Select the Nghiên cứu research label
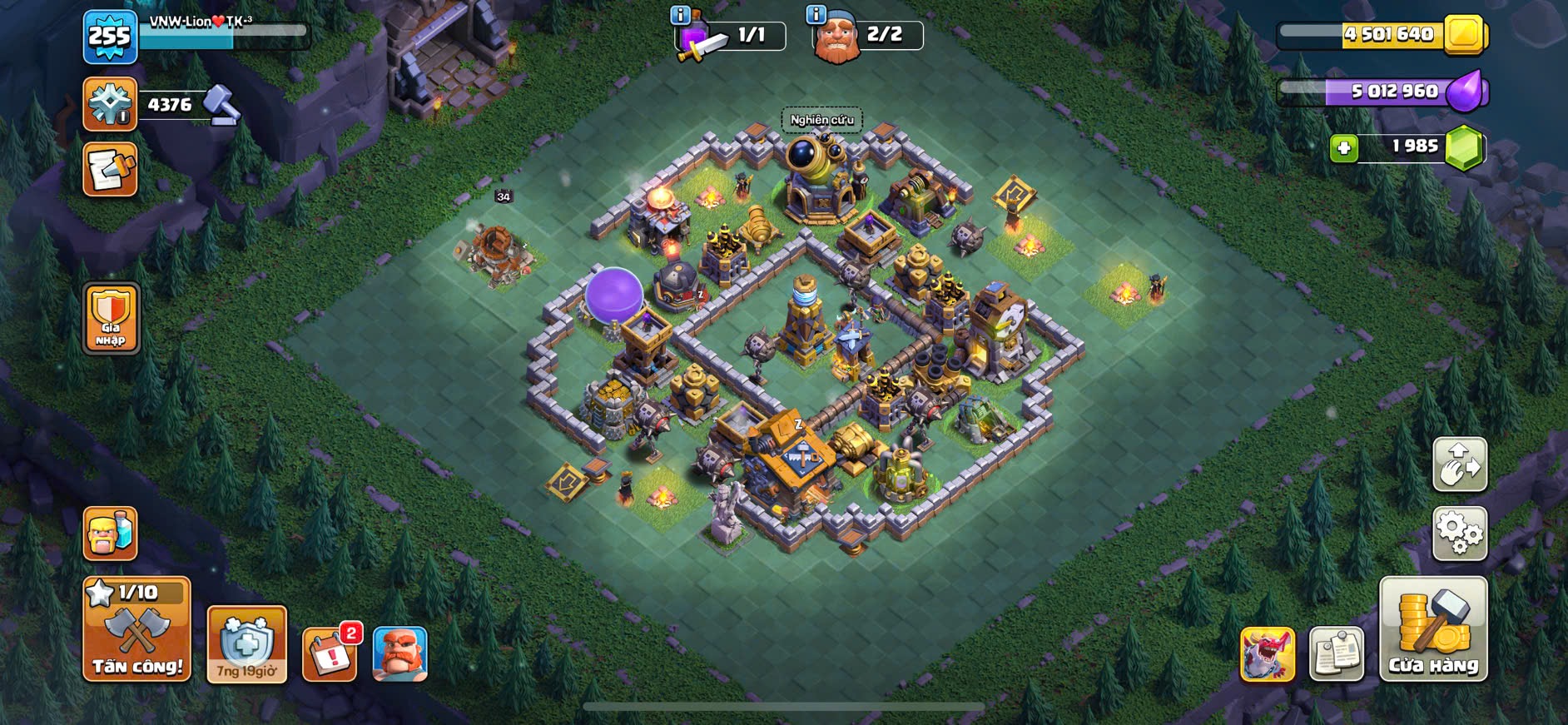 [821, 120]
